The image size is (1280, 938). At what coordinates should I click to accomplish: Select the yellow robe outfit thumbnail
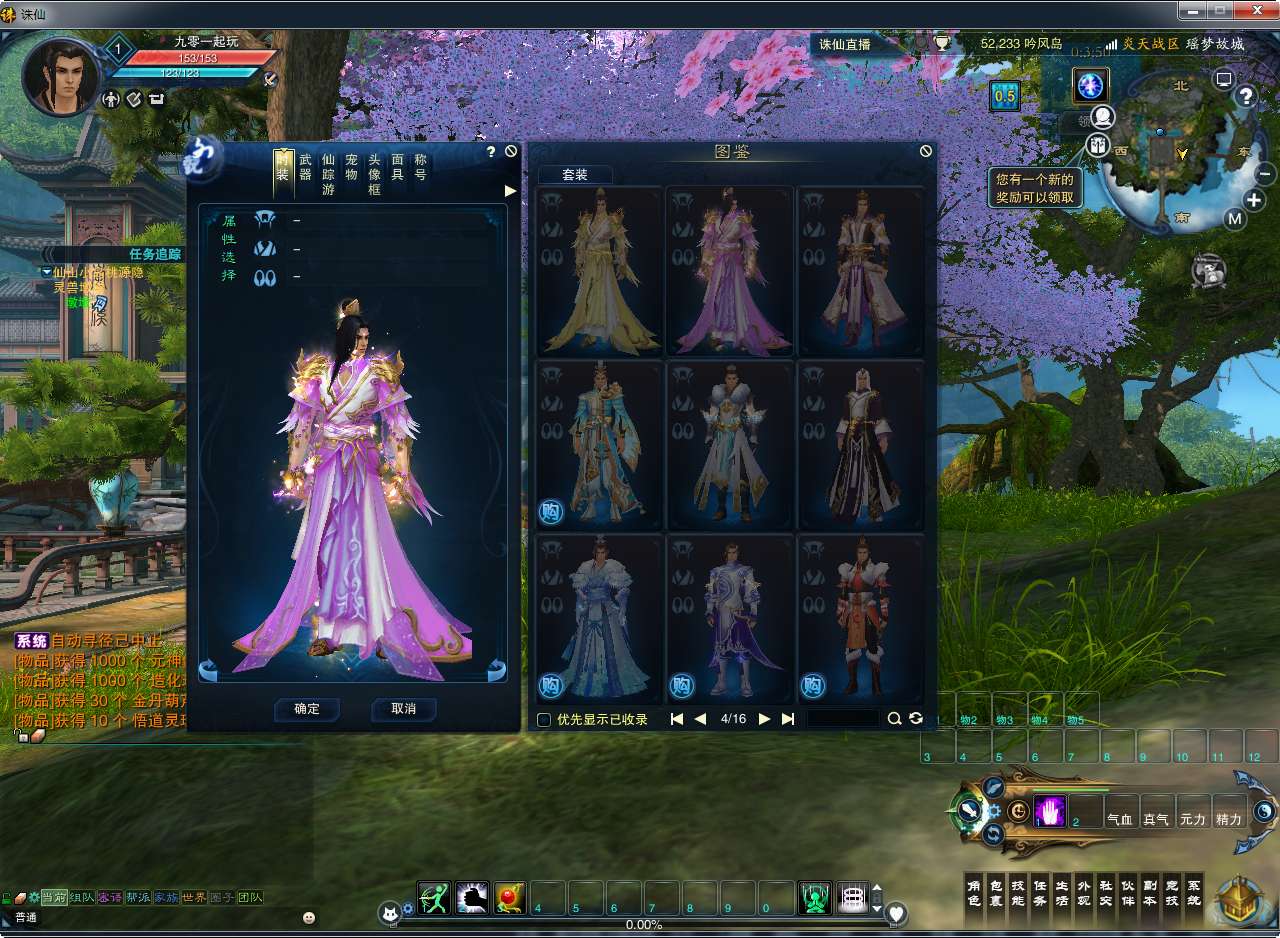coord(600,271)
